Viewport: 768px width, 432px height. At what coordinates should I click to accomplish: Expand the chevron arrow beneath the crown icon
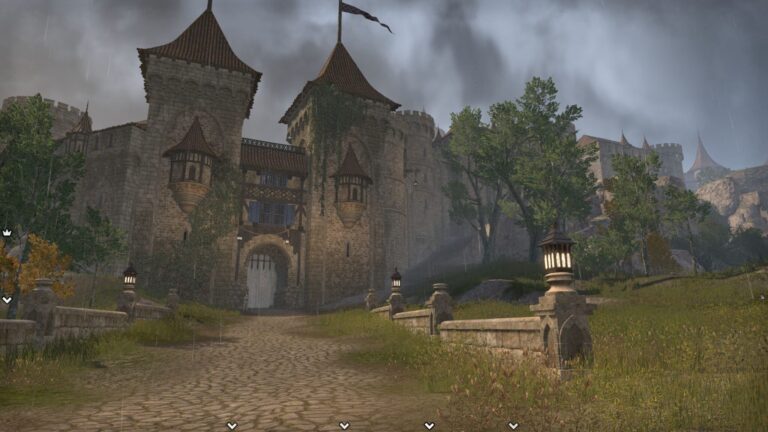[x=6, y=299]
